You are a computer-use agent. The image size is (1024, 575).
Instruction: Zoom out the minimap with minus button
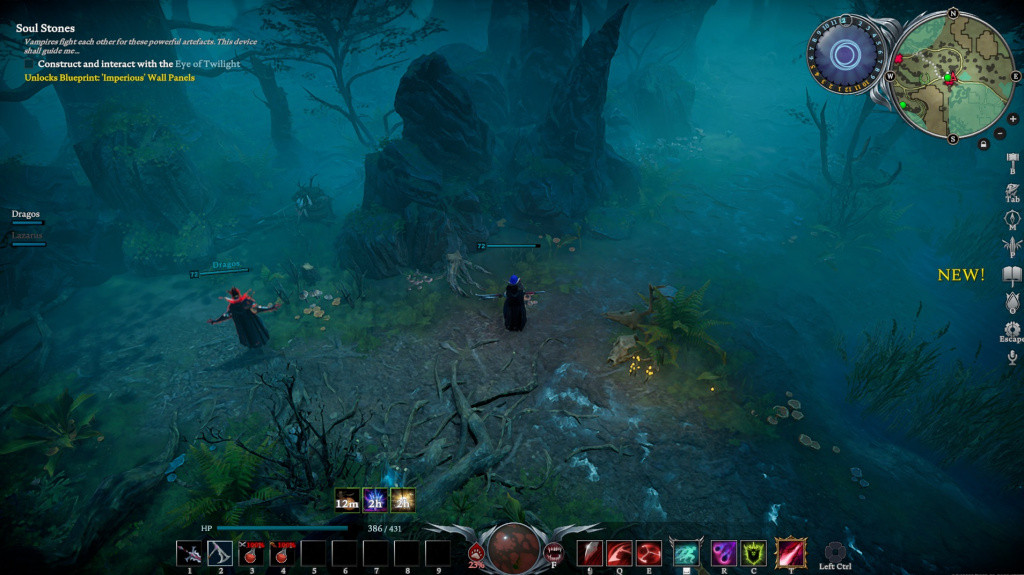point(1000,134)
